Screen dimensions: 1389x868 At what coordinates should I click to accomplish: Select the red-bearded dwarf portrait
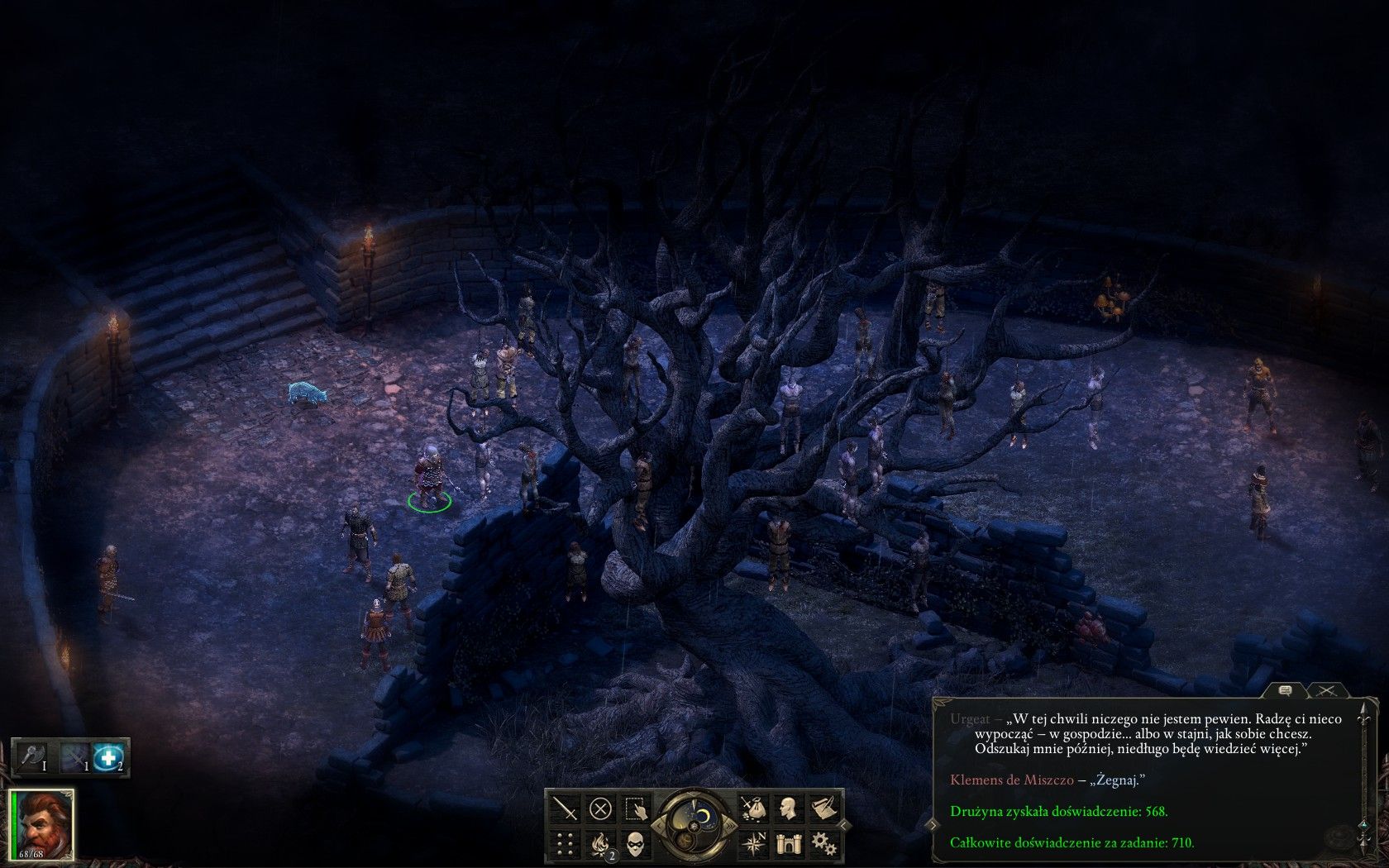(x=42, y=824)
